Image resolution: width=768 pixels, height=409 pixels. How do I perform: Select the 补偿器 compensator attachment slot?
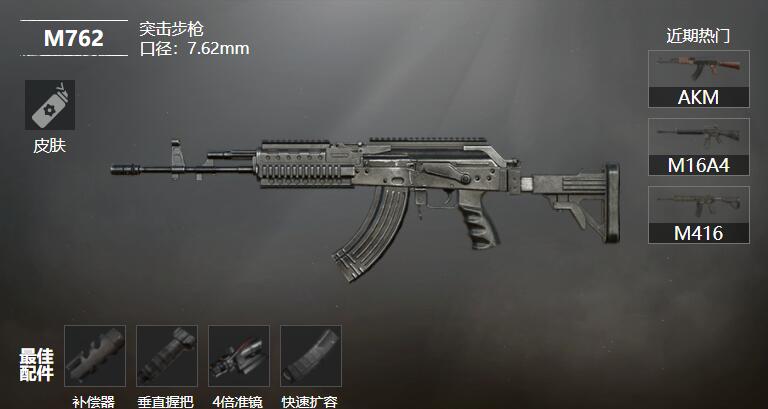click(94, 356)
